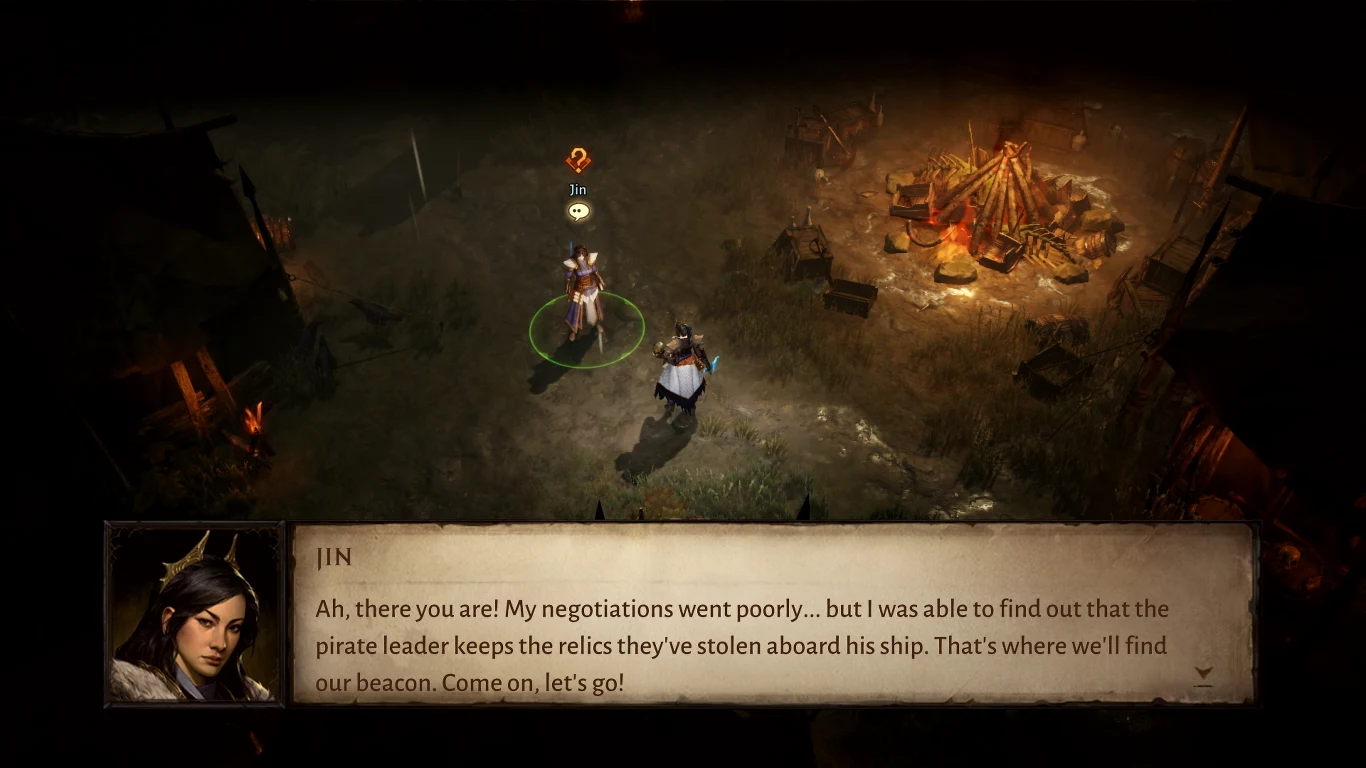Click the JIN name header in dialogue
Screen dimensions: 1366x768
coord(334,558)
